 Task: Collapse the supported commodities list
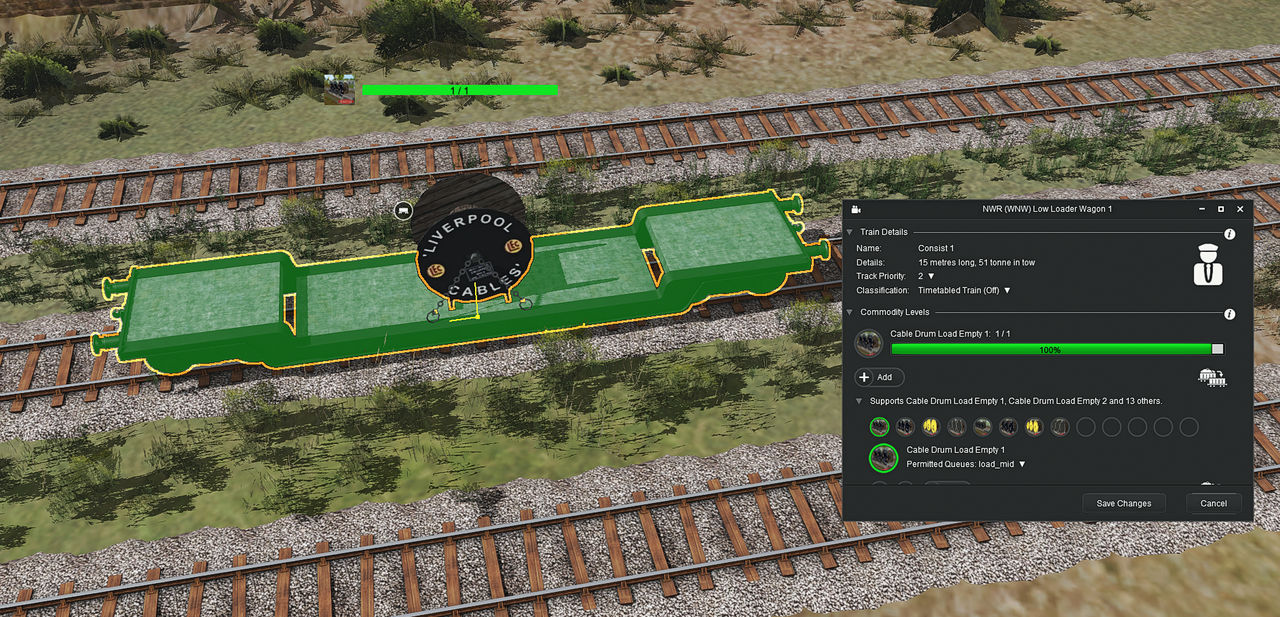[859, 401]
